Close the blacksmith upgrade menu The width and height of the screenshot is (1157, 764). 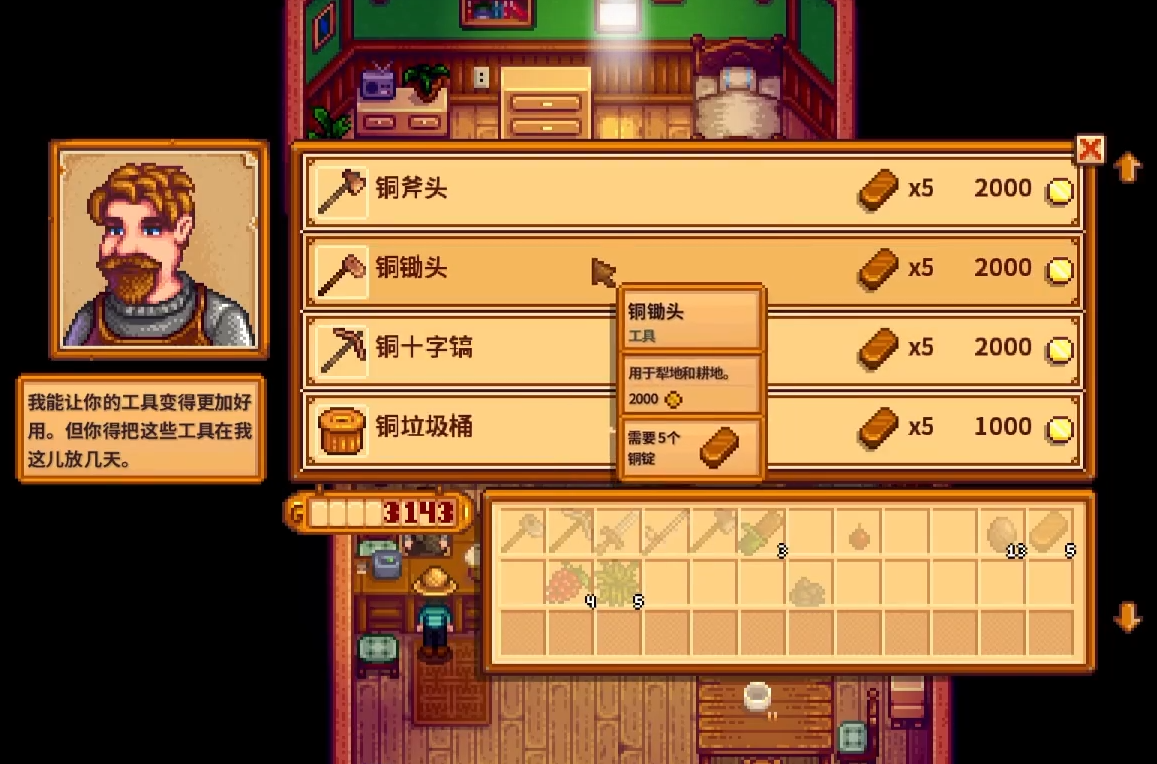[1089, 150]
